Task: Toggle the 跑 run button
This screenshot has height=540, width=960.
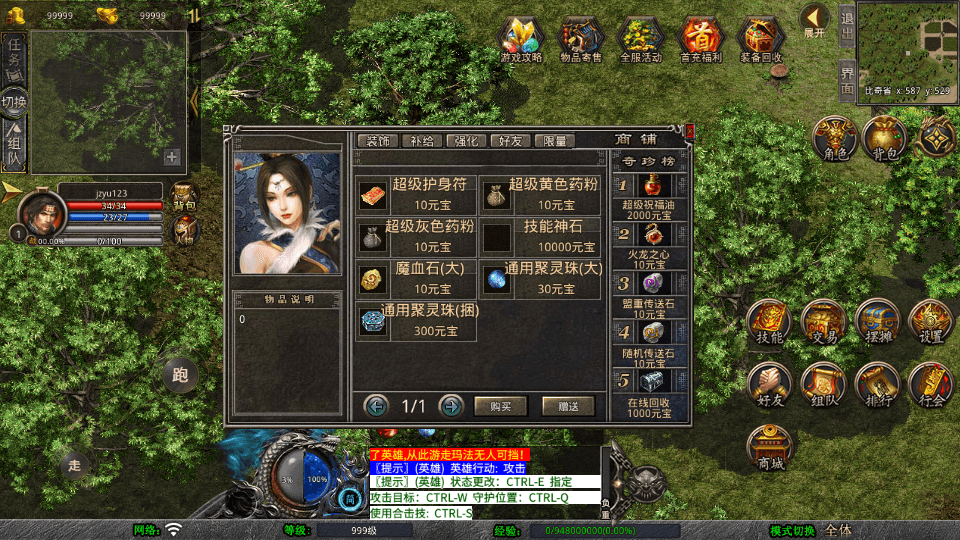Action: pos(181,375)
